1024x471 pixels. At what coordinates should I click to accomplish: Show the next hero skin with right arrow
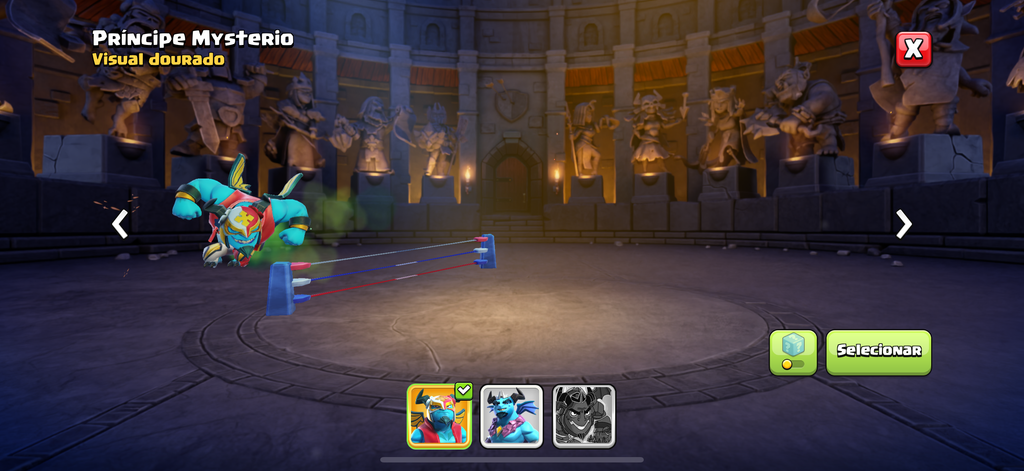pos(904,224)
